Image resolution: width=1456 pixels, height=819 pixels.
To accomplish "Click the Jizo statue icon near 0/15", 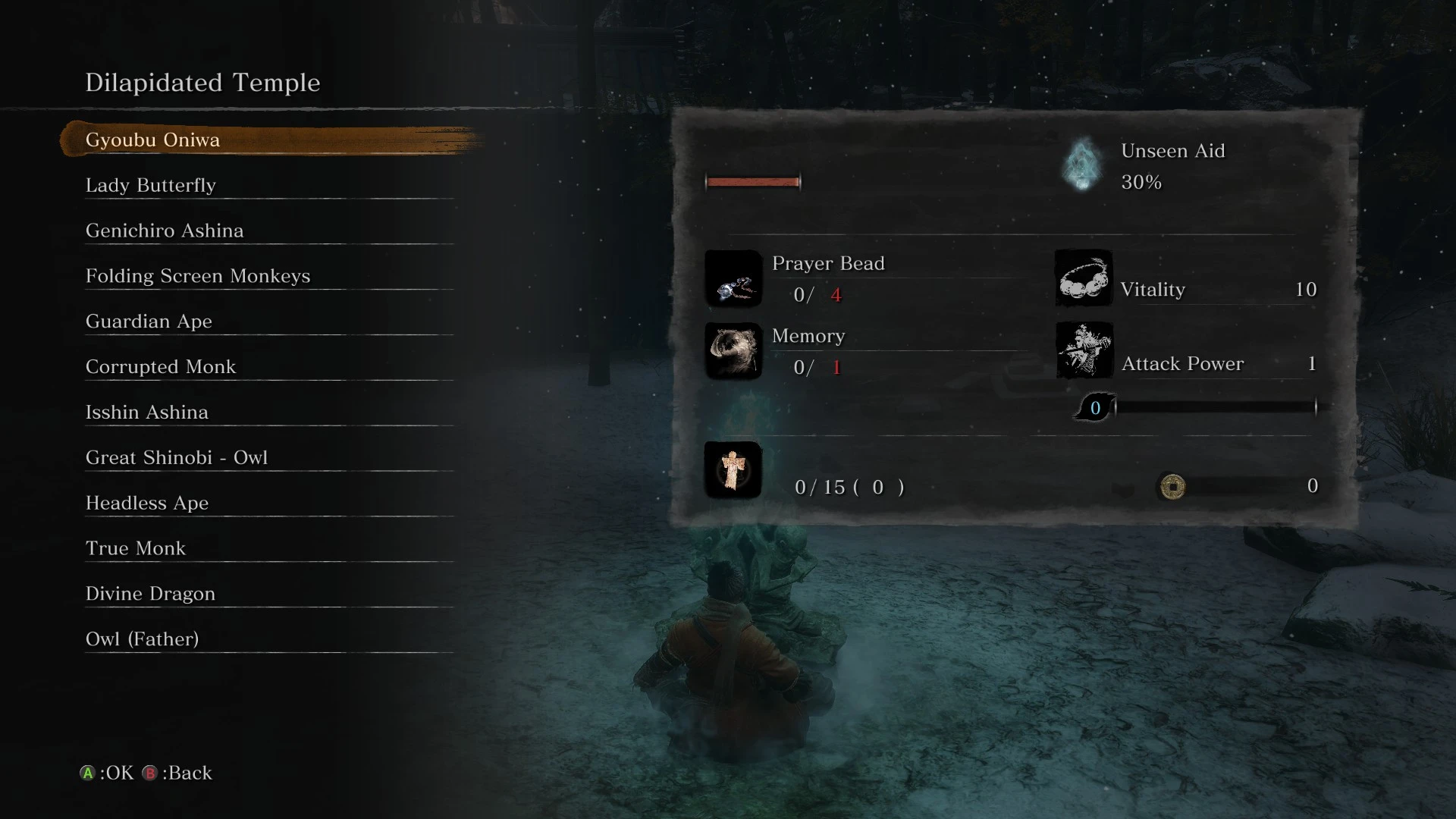I will point(733,469).
